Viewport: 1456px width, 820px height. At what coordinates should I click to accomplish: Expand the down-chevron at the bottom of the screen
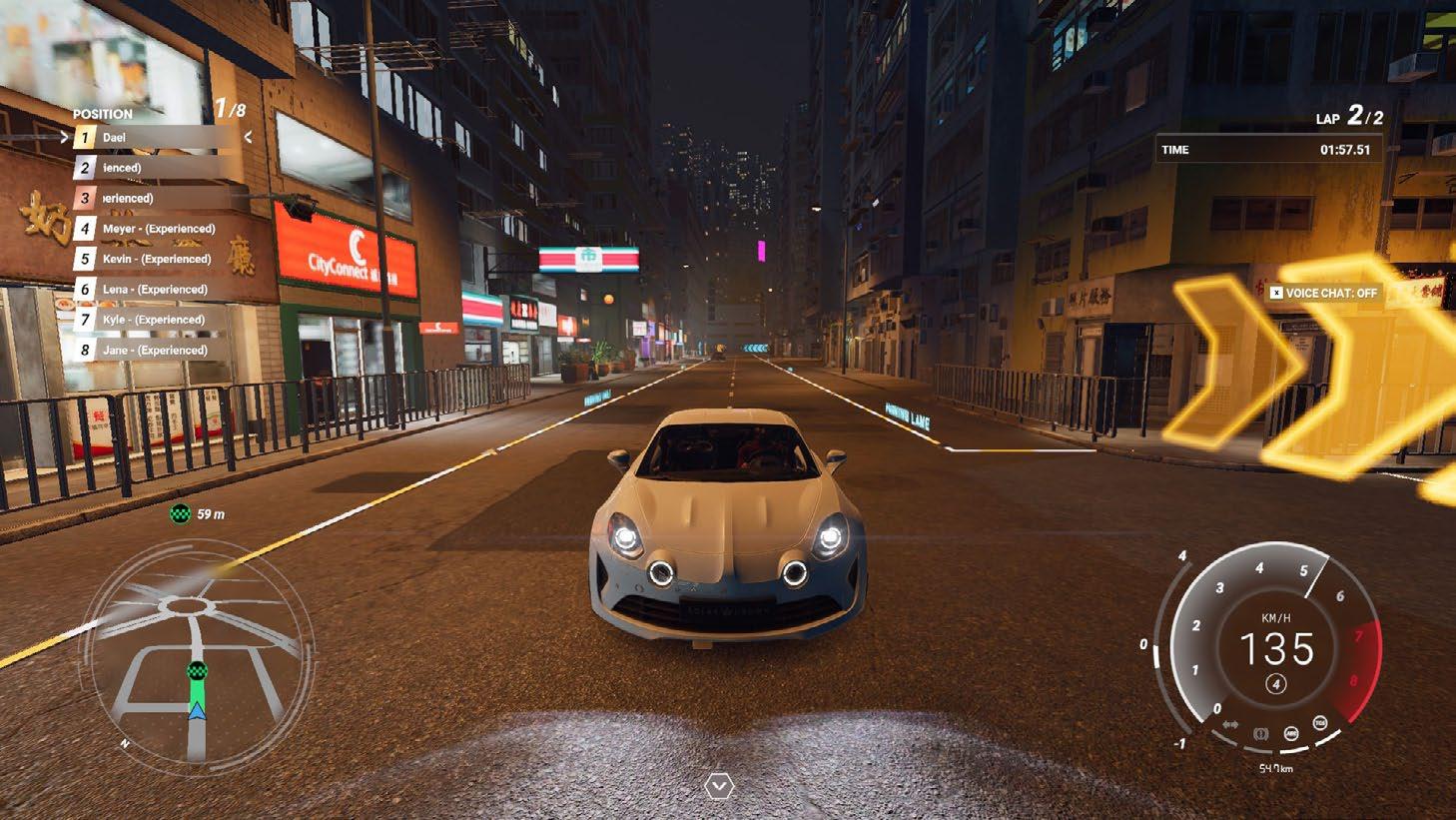point(718,787)
